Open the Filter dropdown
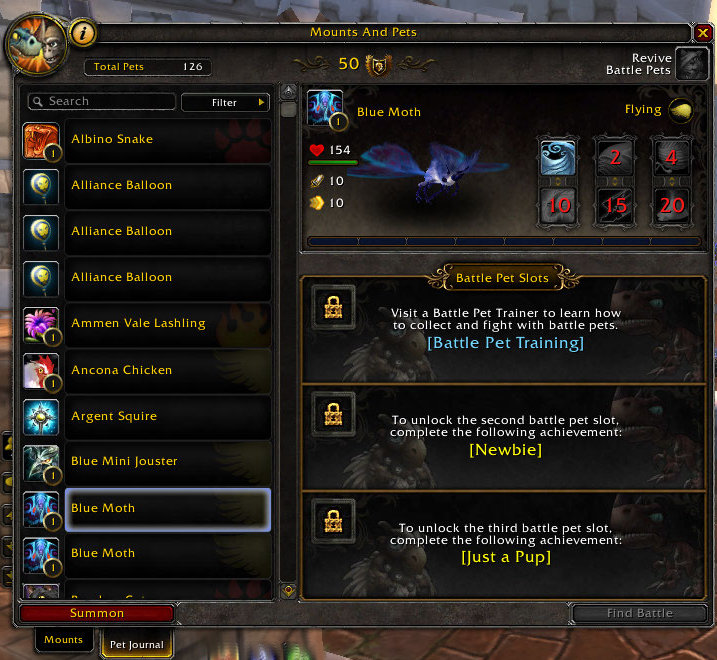Image resolution: width=717 pixels, height=660 pixels. coord(225,102)
